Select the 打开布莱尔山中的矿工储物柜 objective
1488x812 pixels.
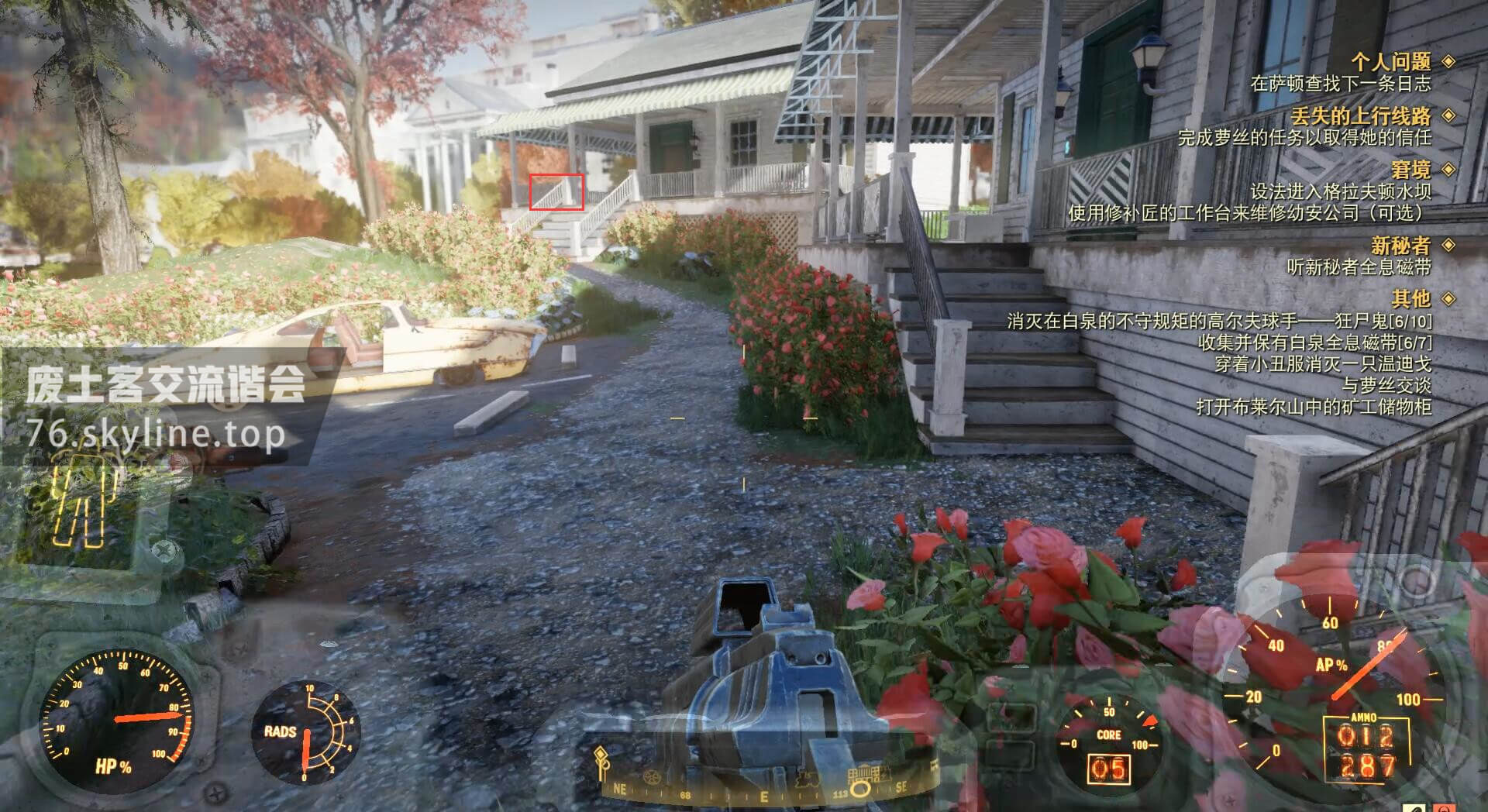click(1313, 407)
